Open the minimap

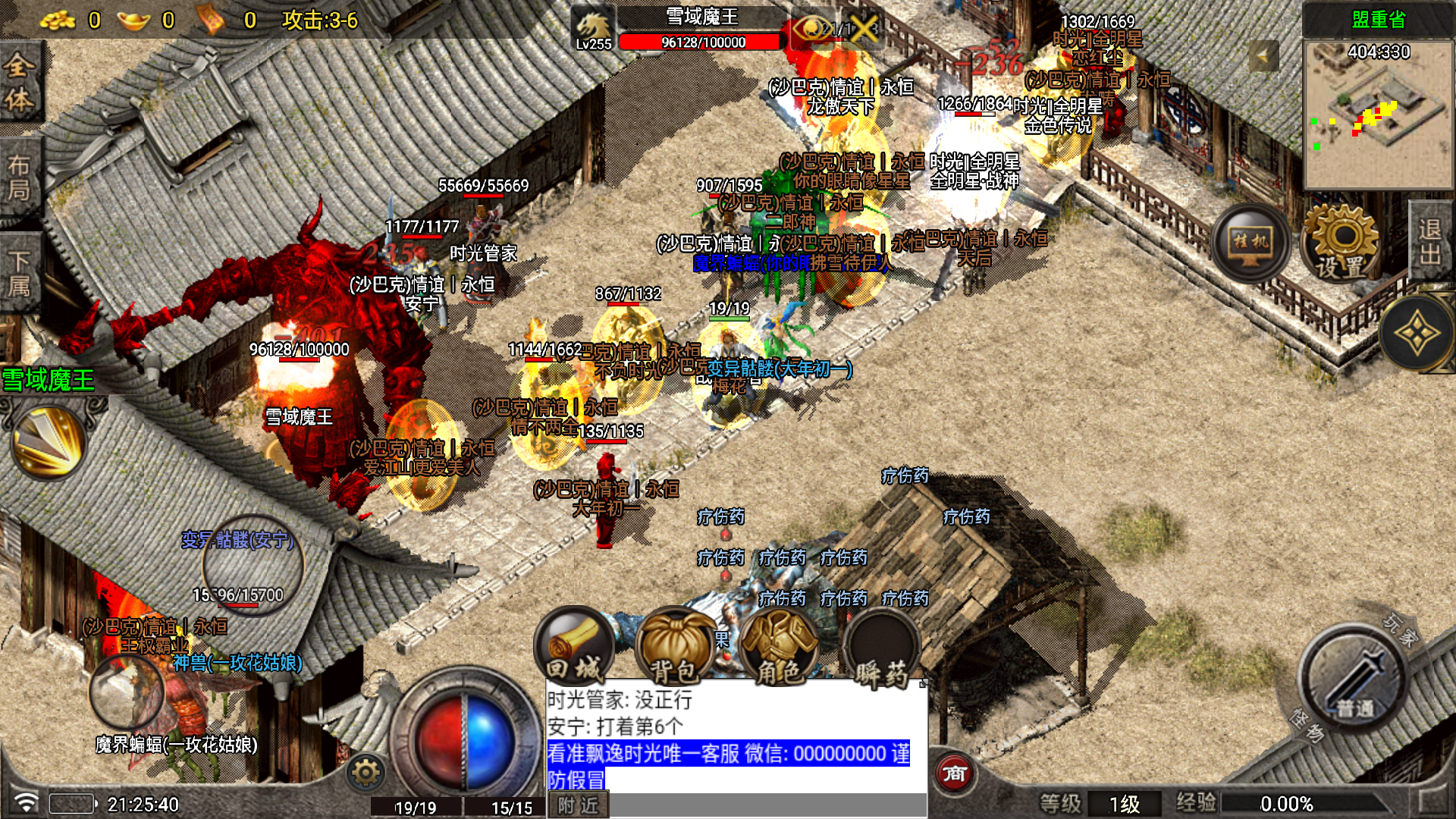pyautogui.click(x=1378, y=114)
